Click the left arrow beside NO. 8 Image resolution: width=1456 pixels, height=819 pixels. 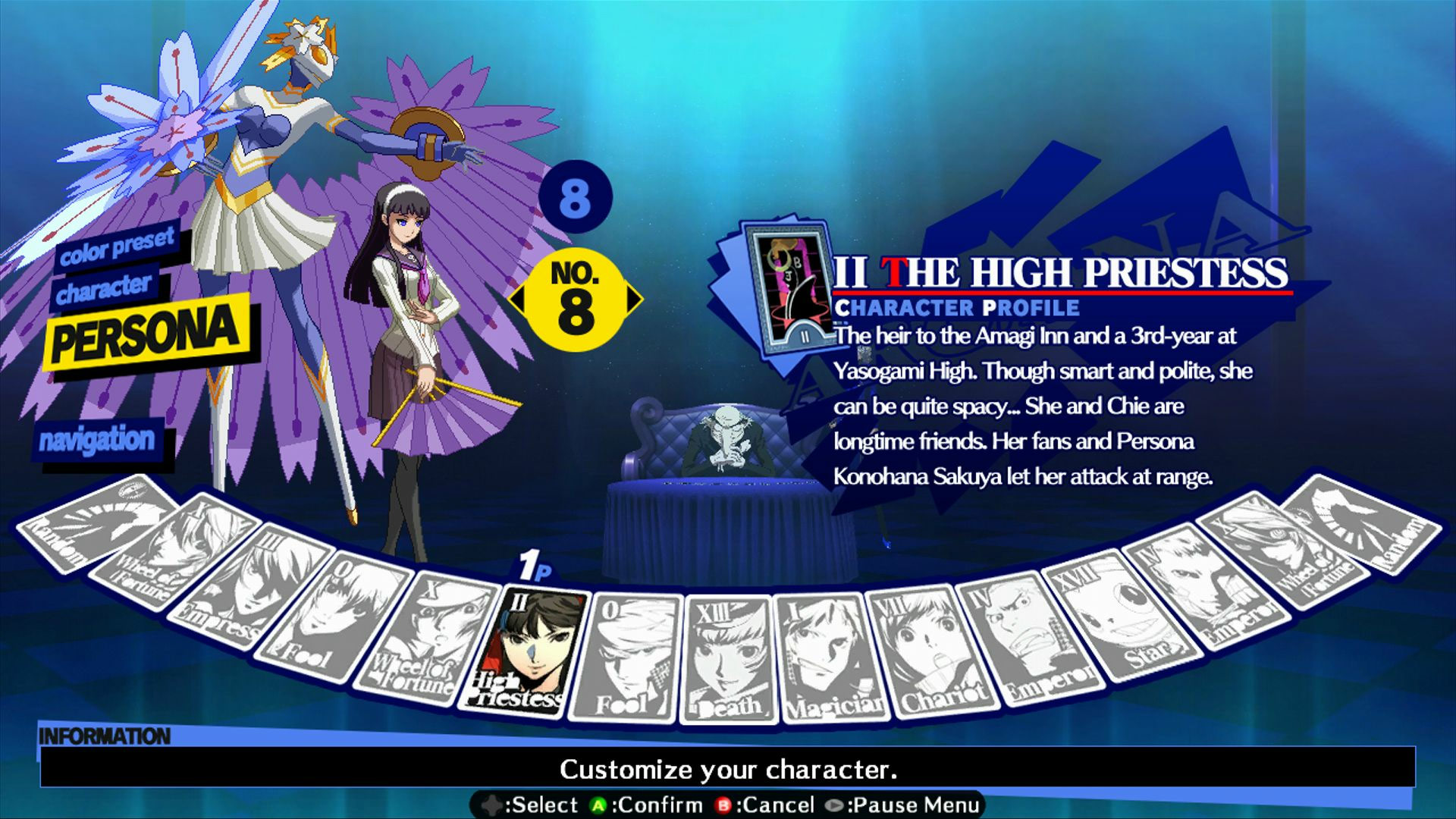click(x=519, y=300)
